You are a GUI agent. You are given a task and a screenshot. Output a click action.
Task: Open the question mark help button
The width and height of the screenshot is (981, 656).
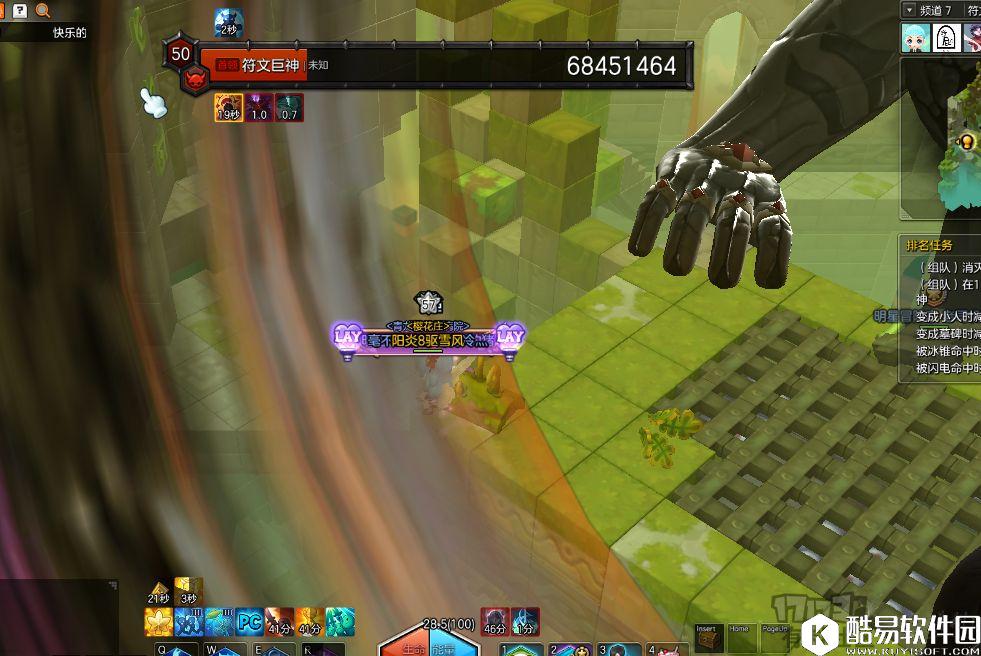click(19, 10)
